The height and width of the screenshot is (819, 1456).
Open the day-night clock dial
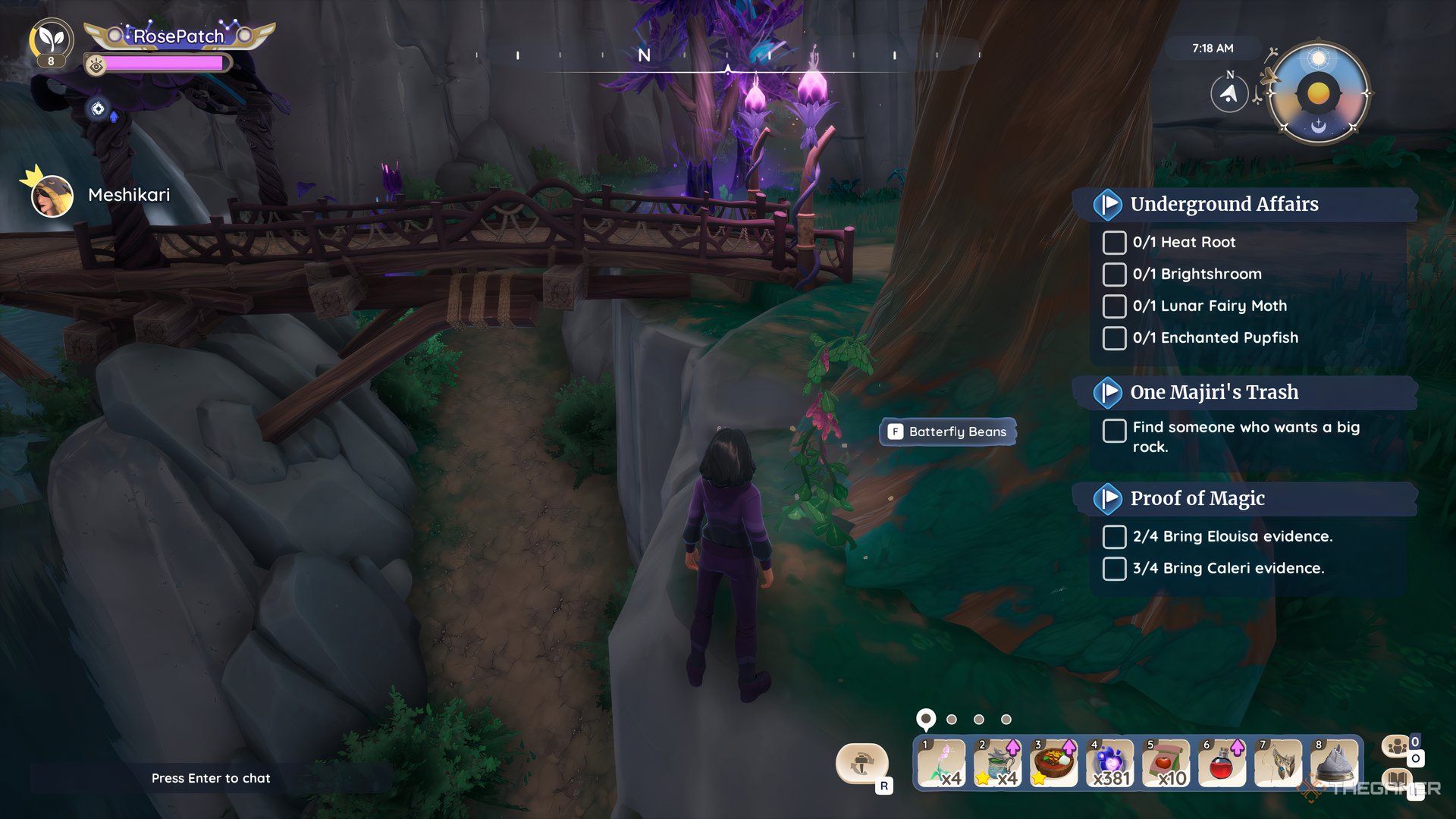[x=1319, y=95]
